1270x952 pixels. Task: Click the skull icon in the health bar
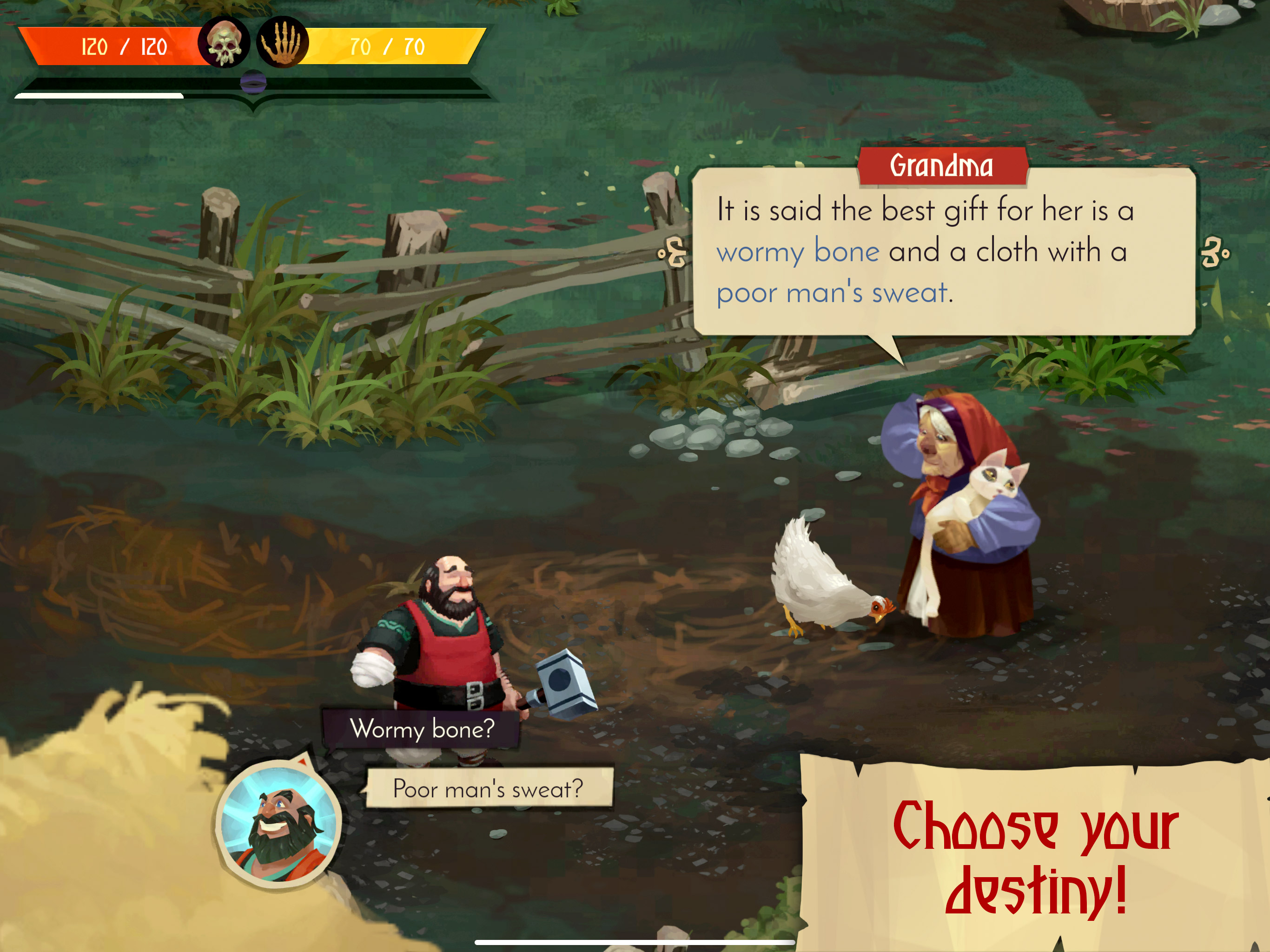tap(224, 43)
